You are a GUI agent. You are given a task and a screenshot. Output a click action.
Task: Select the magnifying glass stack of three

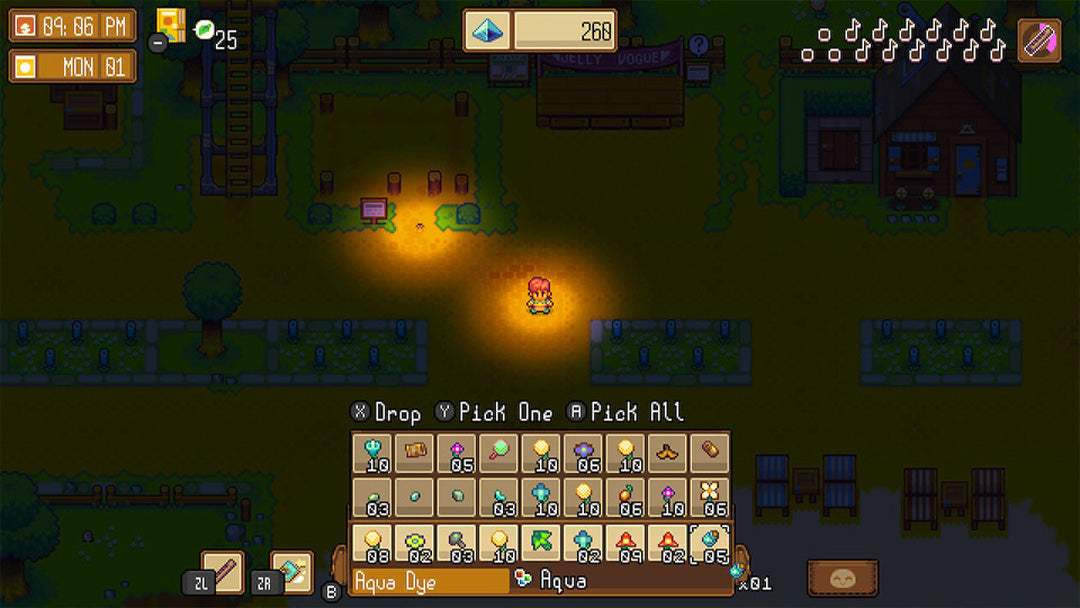[x=456, y=543]
